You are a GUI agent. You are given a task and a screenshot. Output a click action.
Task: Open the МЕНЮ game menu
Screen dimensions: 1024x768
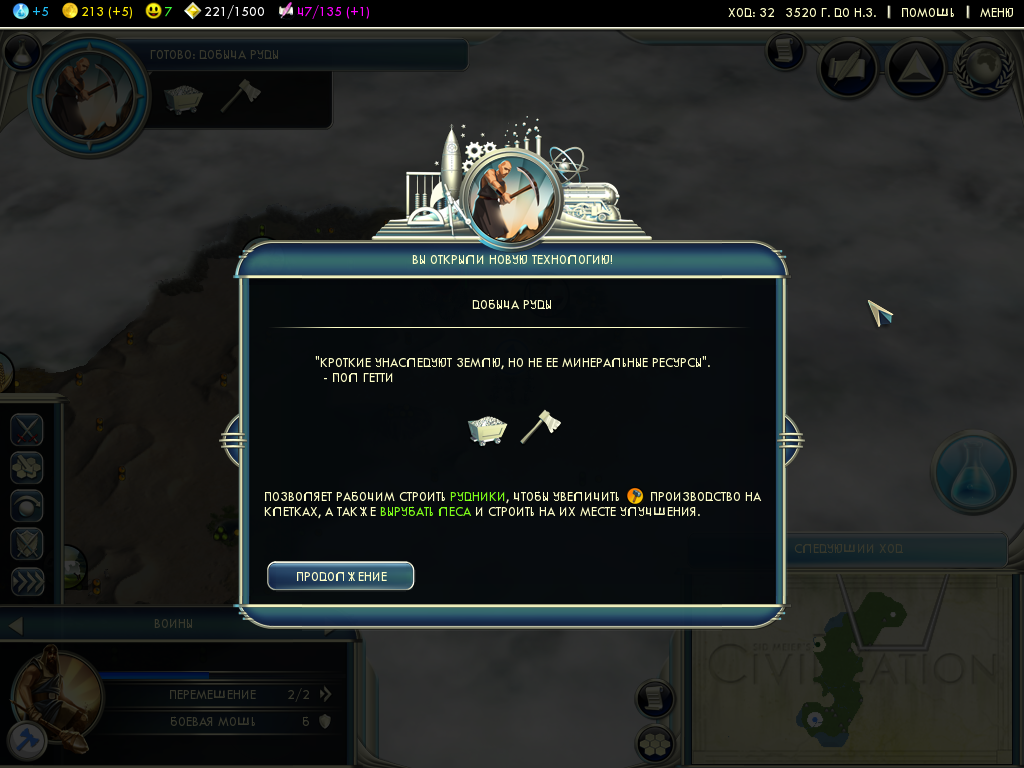[996, 12]
